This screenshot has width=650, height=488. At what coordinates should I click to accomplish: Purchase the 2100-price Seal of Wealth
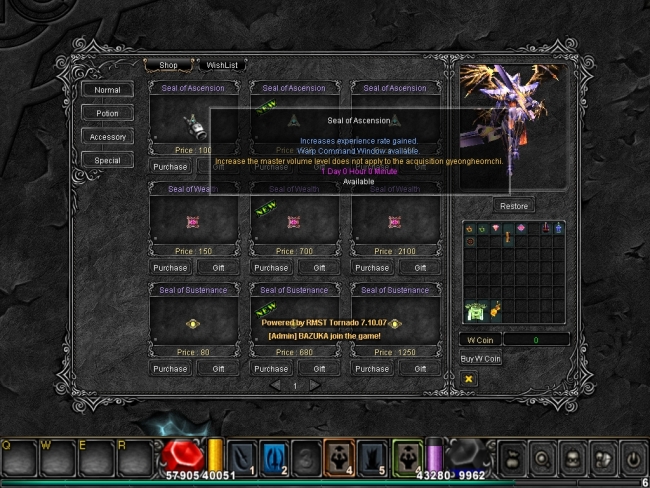click(372, 268)
